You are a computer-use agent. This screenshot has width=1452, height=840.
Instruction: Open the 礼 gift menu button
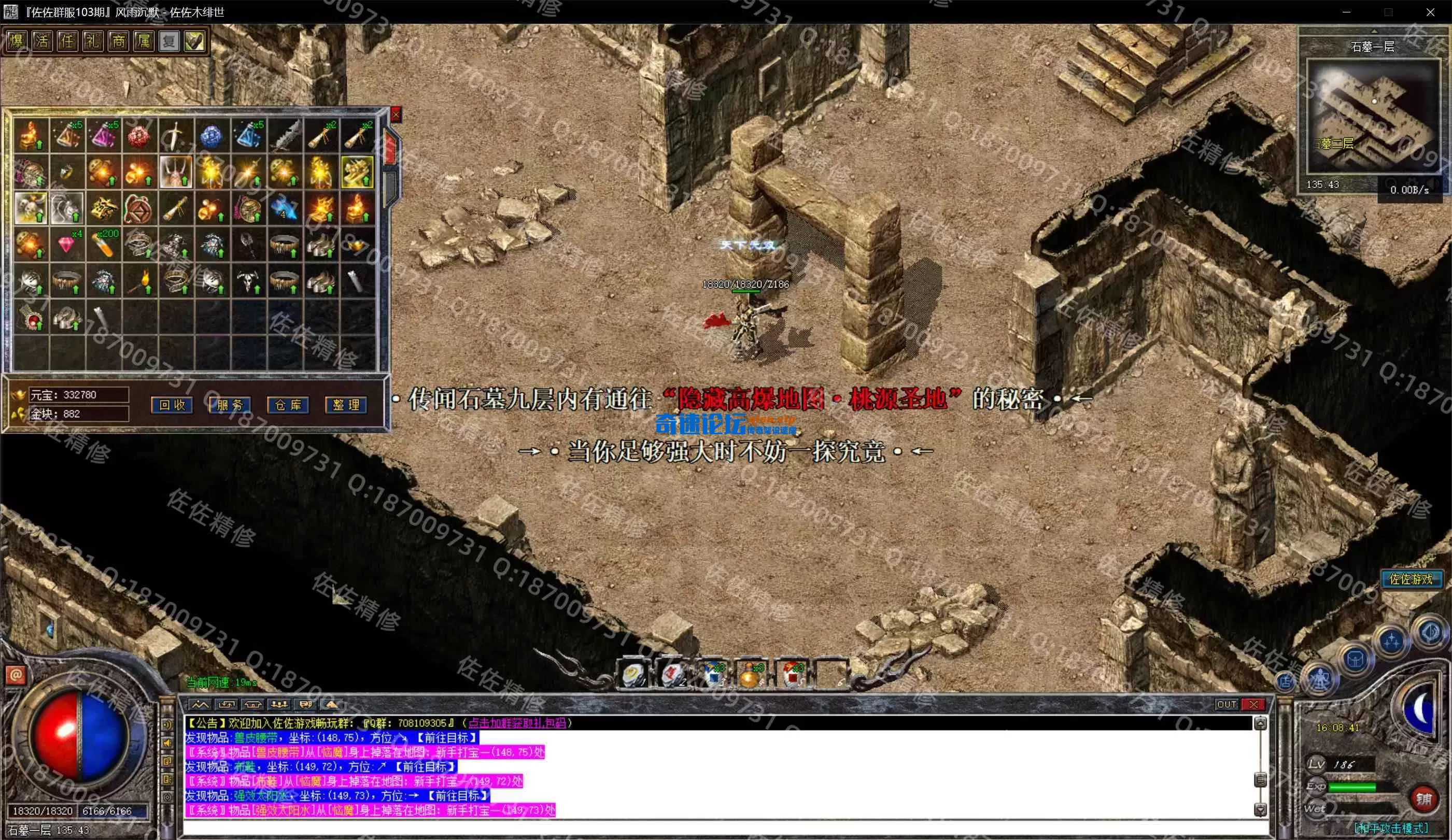93,41
